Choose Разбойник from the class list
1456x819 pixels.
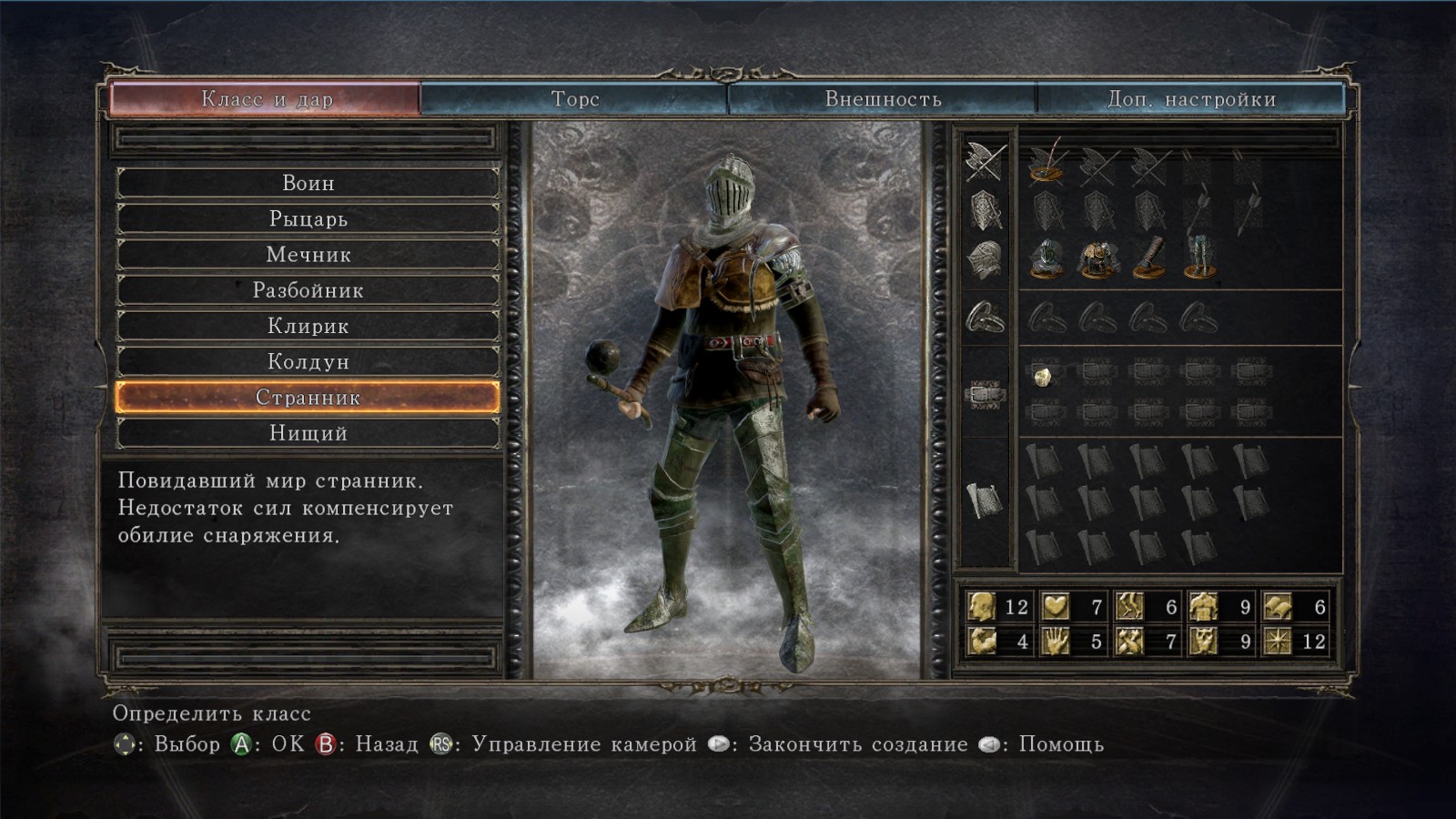point(308,290)
